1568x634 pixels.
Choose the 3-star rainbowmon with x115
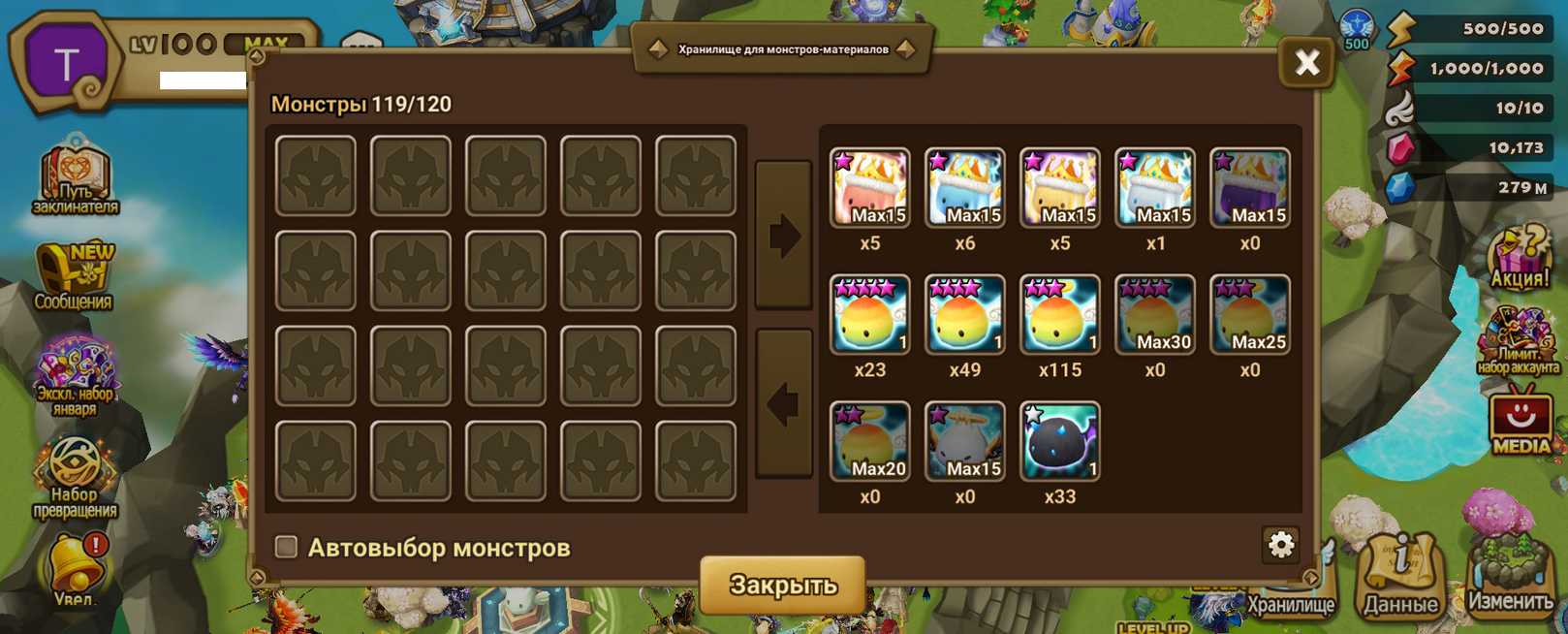point(1059,315)
